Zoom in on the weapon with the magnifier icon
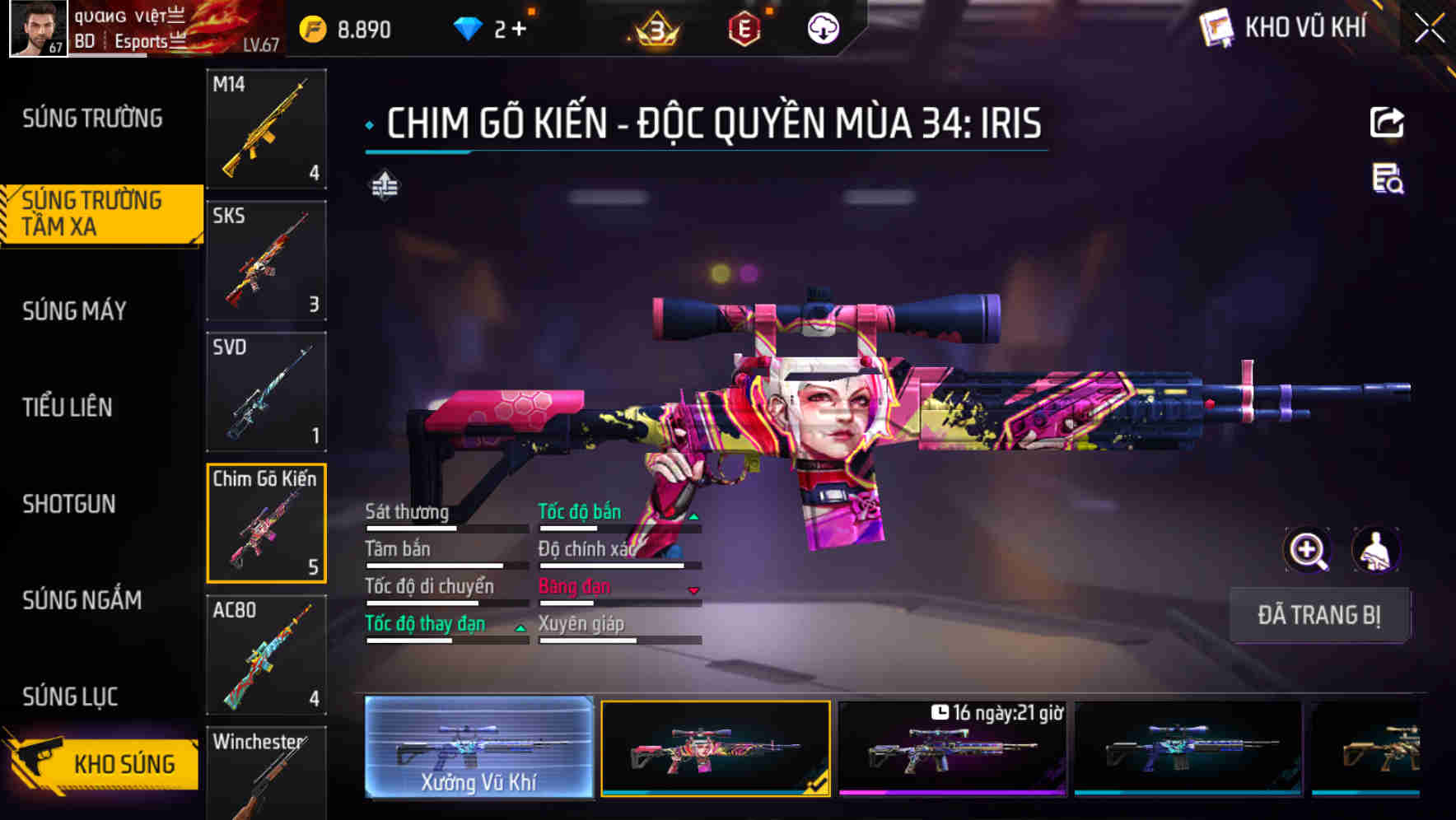This screenshot has height=820, width=1456. tap(1306, 550)
